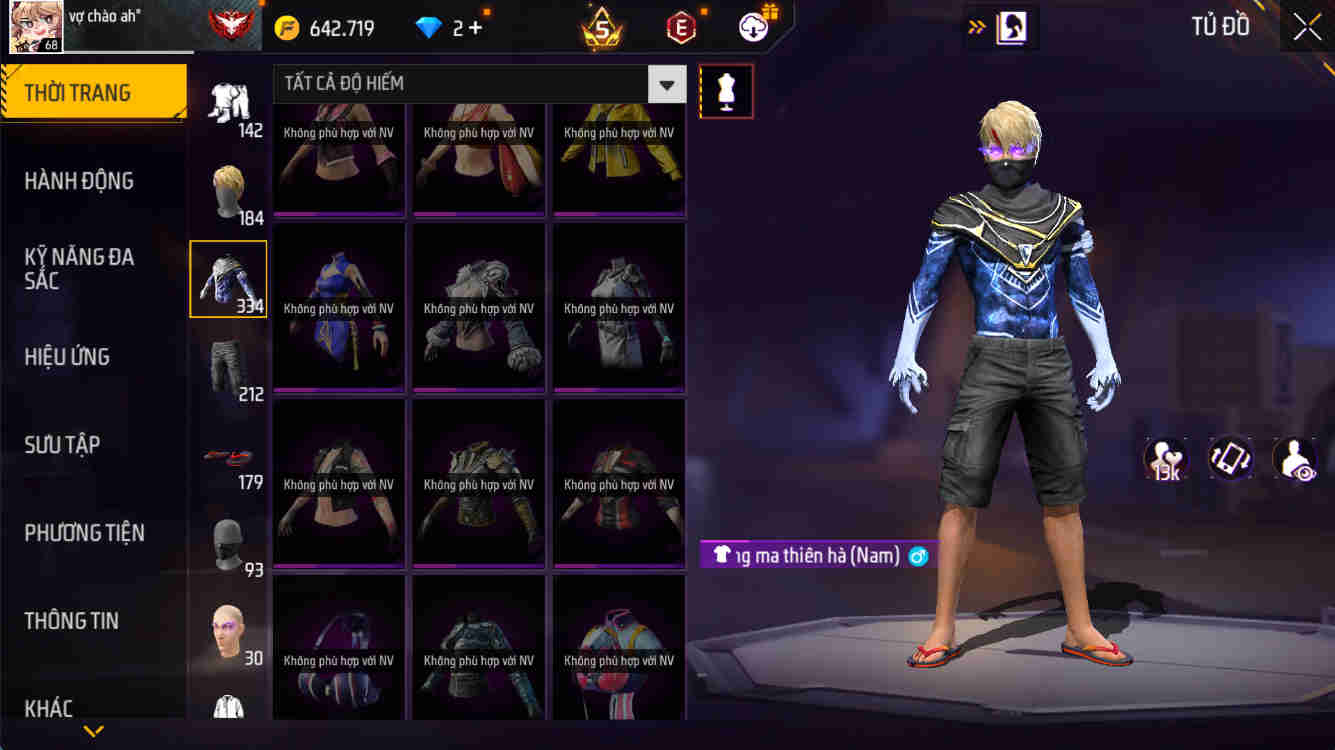The image size is (1335, 750).
Task: Open the mannequin outfit preset slot
Action: tap(726, 90)
